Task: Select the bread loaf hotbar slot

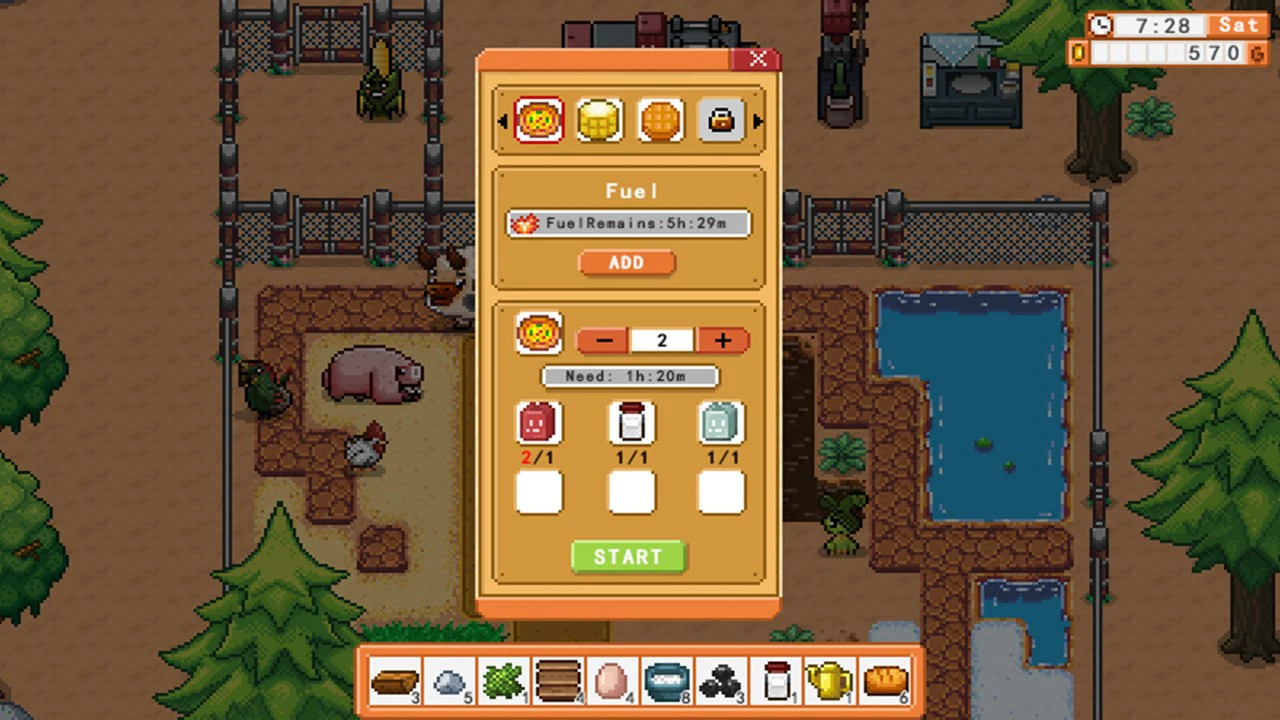Action: pos(884,682)
